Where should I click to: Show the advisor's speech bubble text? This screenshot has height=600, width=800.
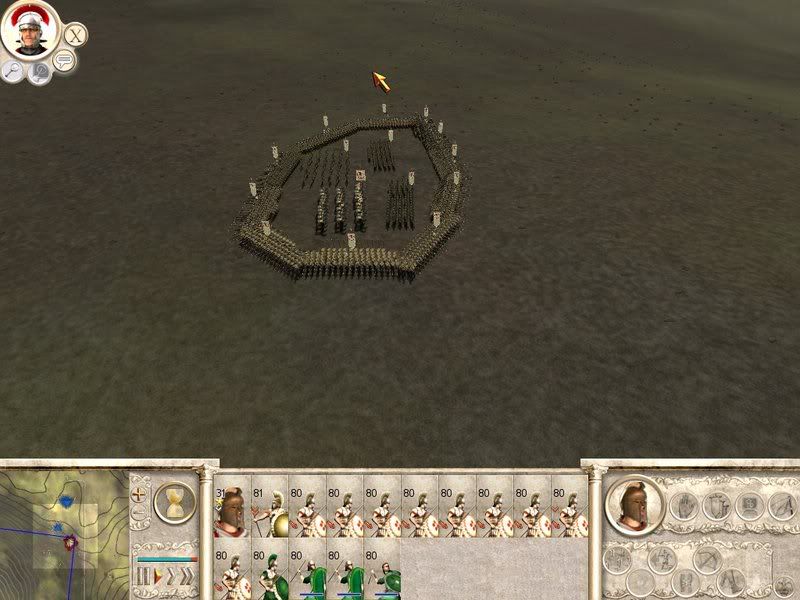pyautogui.click(x=64, y=61)
